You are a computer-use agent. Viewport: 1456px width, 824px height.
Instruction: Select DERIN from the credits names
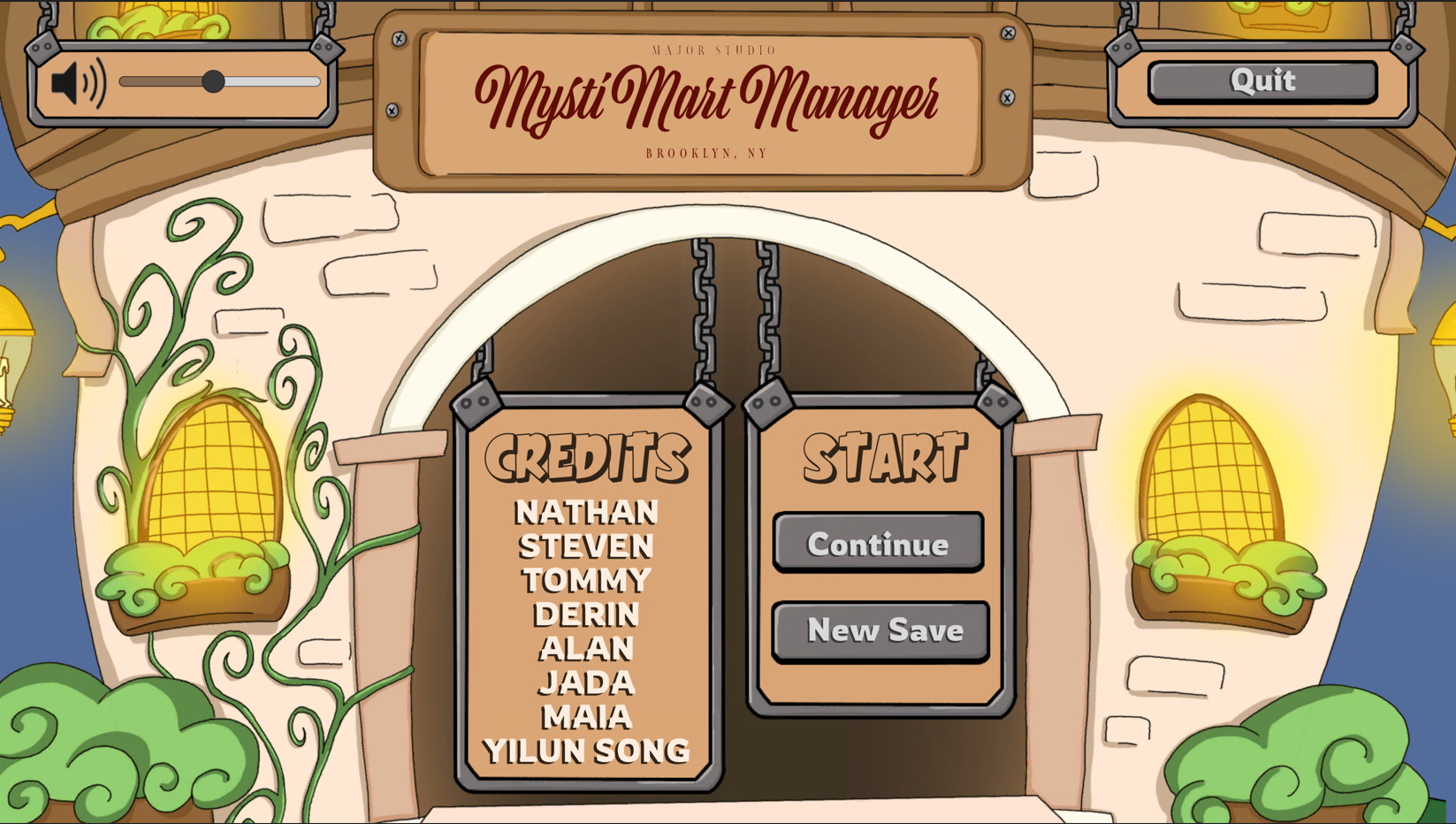pyautogui.click(x=587, y=614)
